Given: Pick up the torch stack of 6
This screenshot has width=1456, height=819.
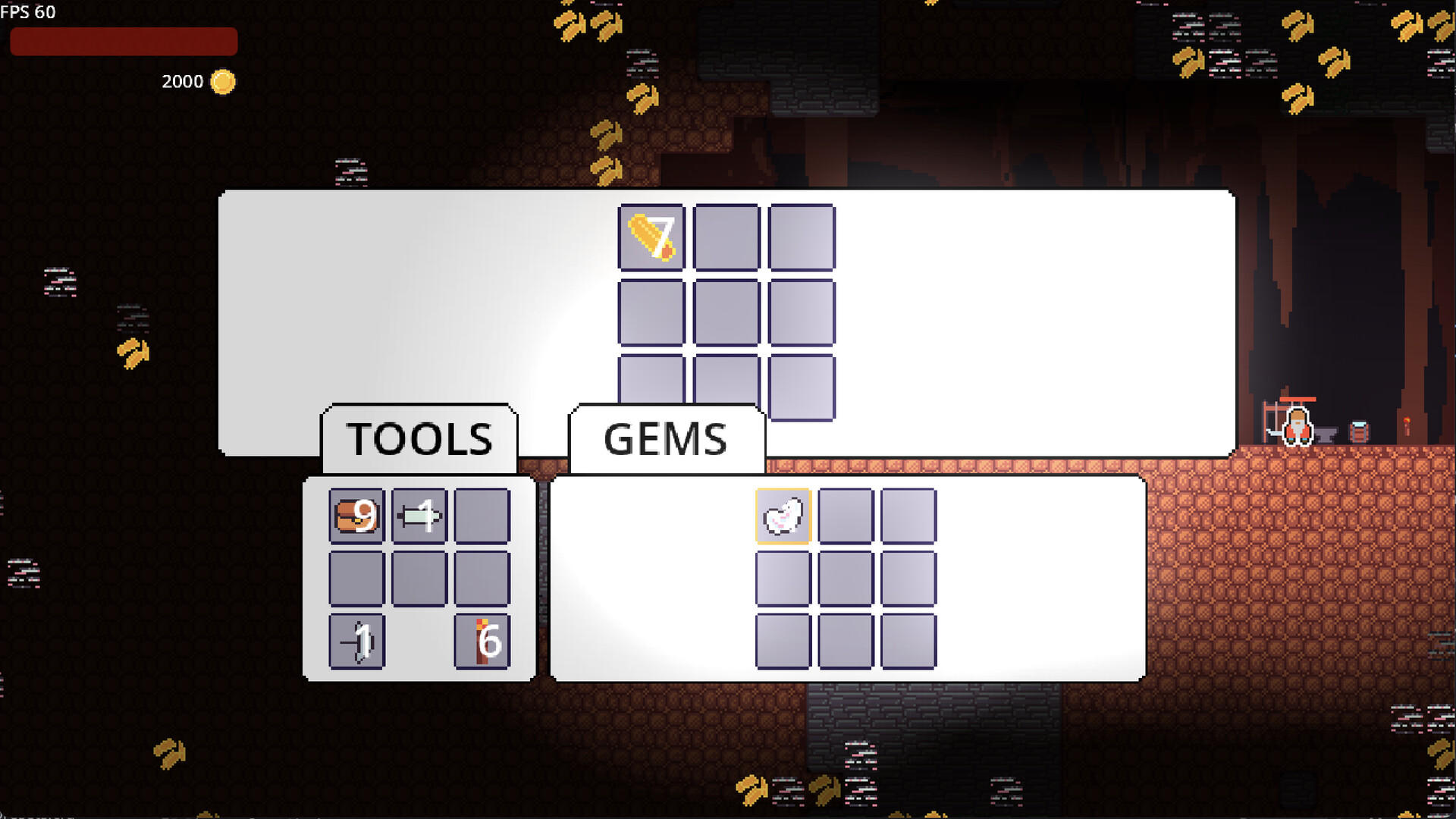Looking at the screenshot, I should (482, 641).
